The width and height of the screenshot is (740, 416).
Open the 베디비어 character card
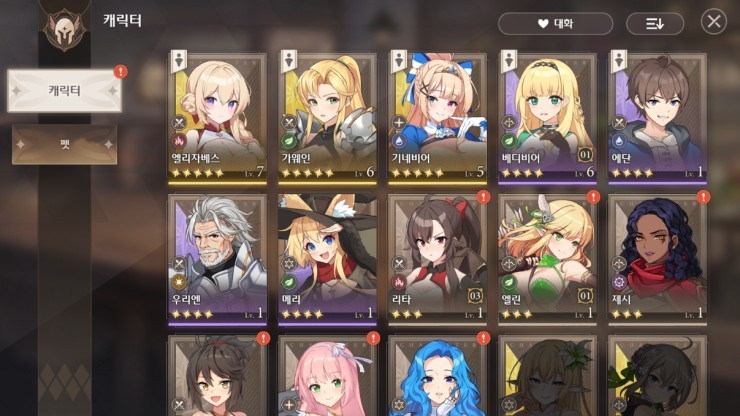pyautogui.click(x=547, y=118)
